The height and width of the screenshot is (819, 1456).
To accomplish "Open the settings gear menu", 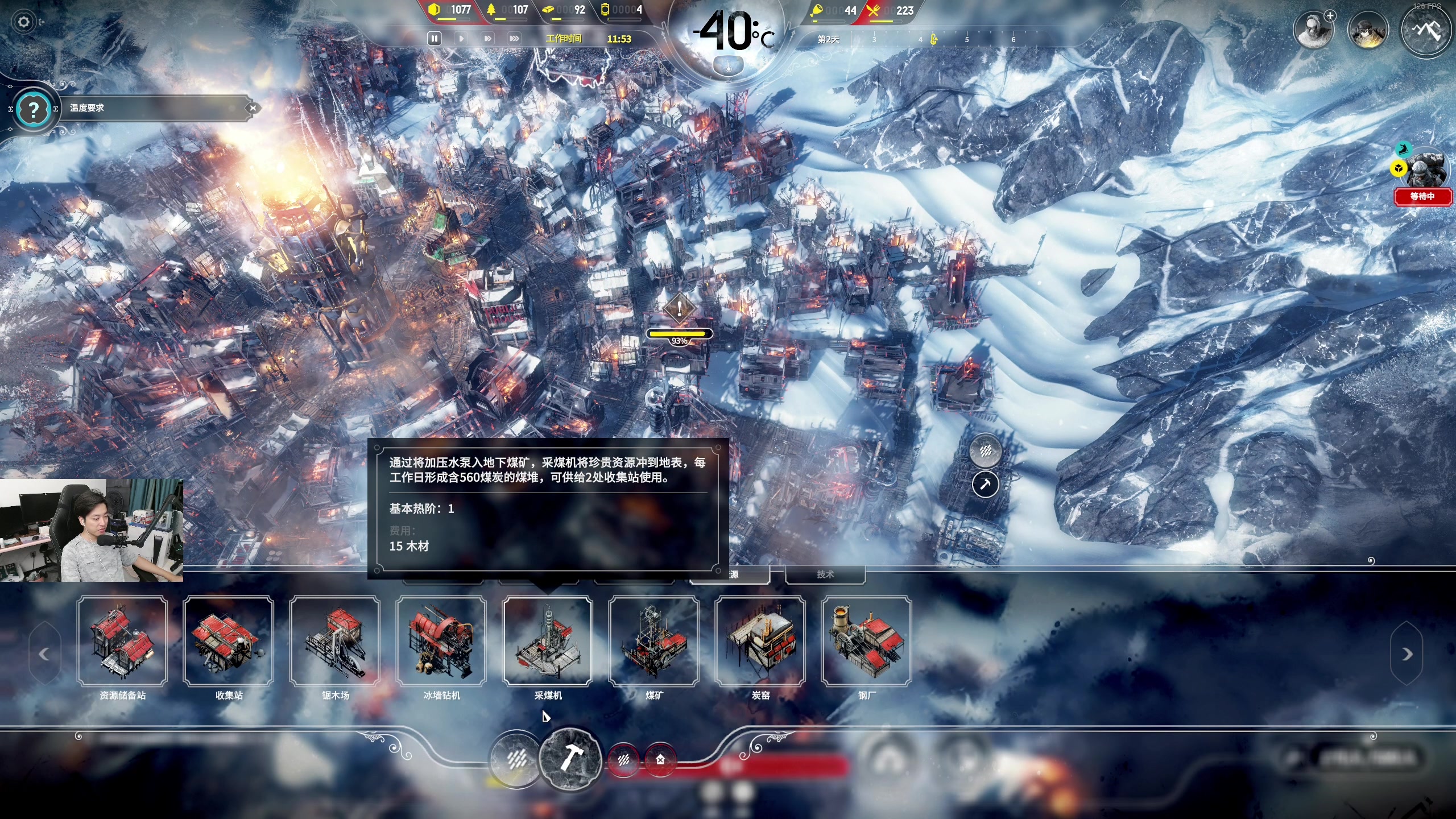I will tap(24, 22).
